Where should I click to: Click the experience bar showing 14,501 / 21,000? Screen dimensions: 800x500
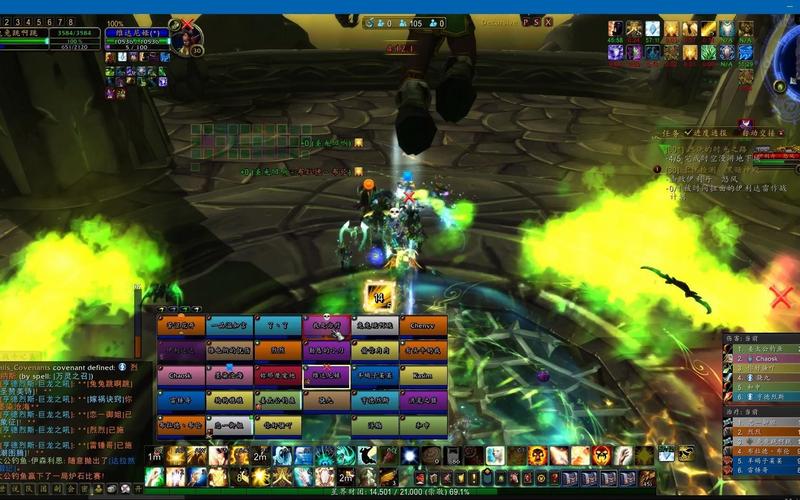400,492
